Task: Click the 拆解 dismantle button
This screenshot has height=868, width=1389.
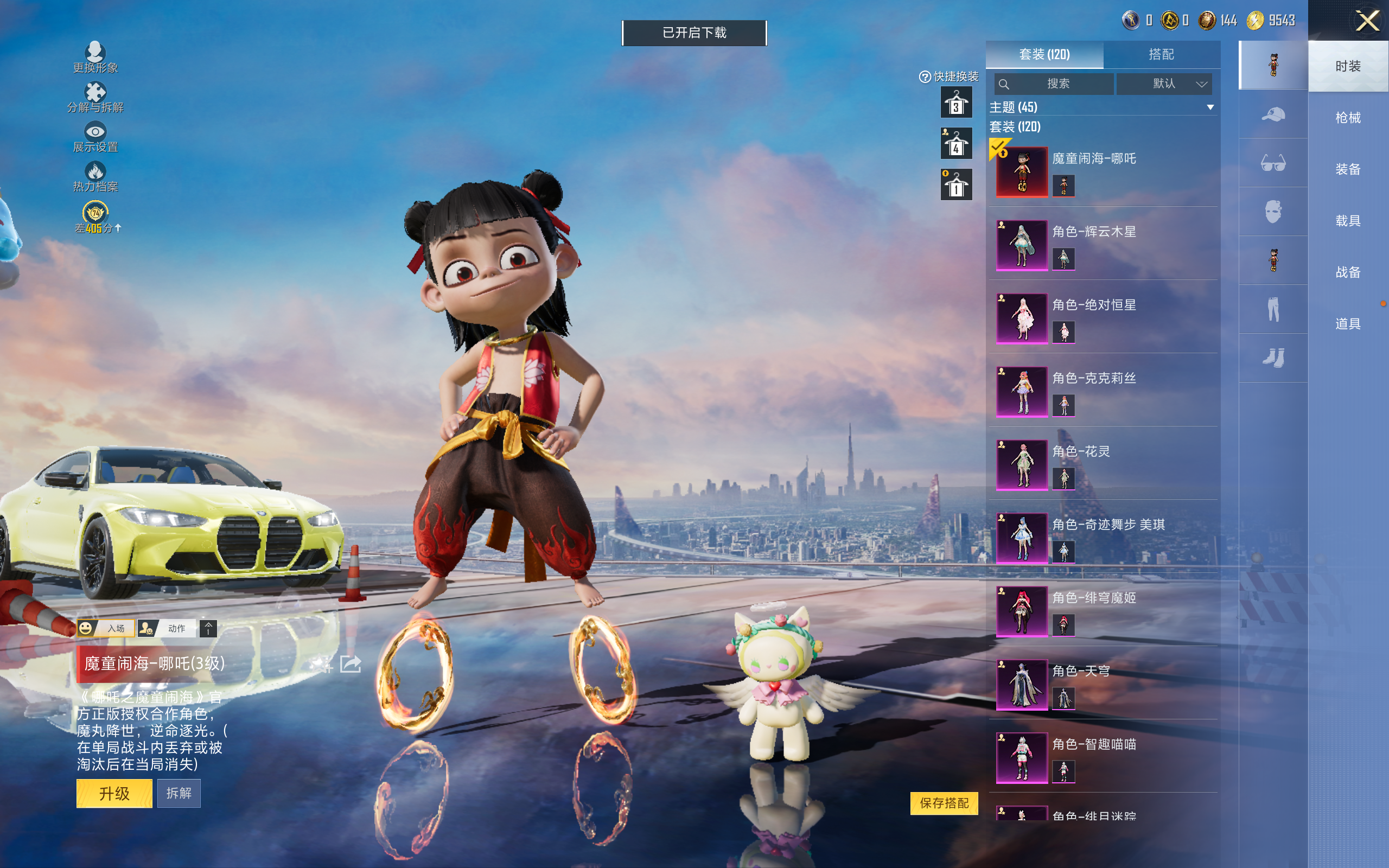Action: coord(179,793)
